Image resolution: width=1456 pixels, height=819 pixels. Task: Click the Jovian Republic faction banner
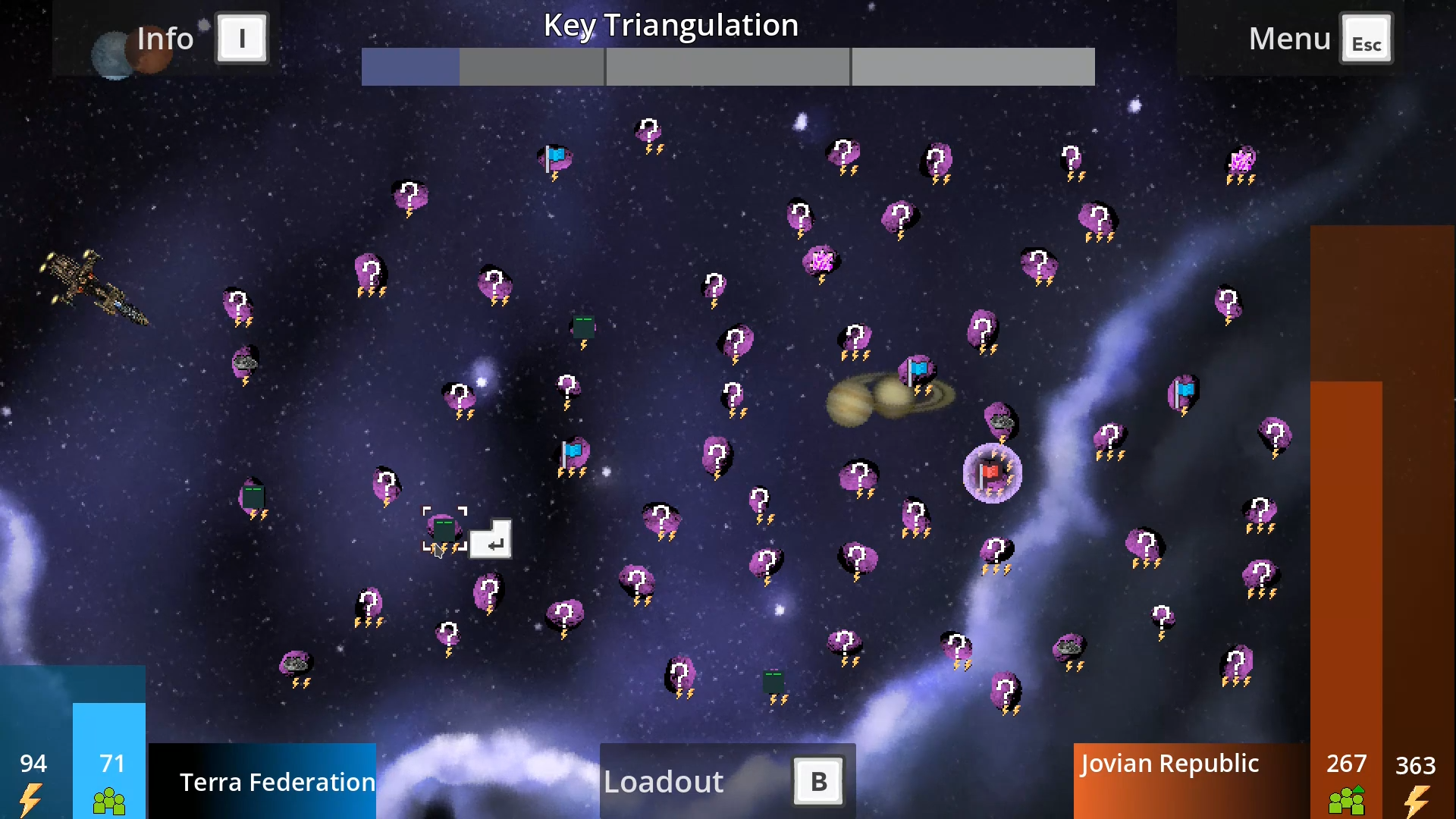pos(1169,764)
